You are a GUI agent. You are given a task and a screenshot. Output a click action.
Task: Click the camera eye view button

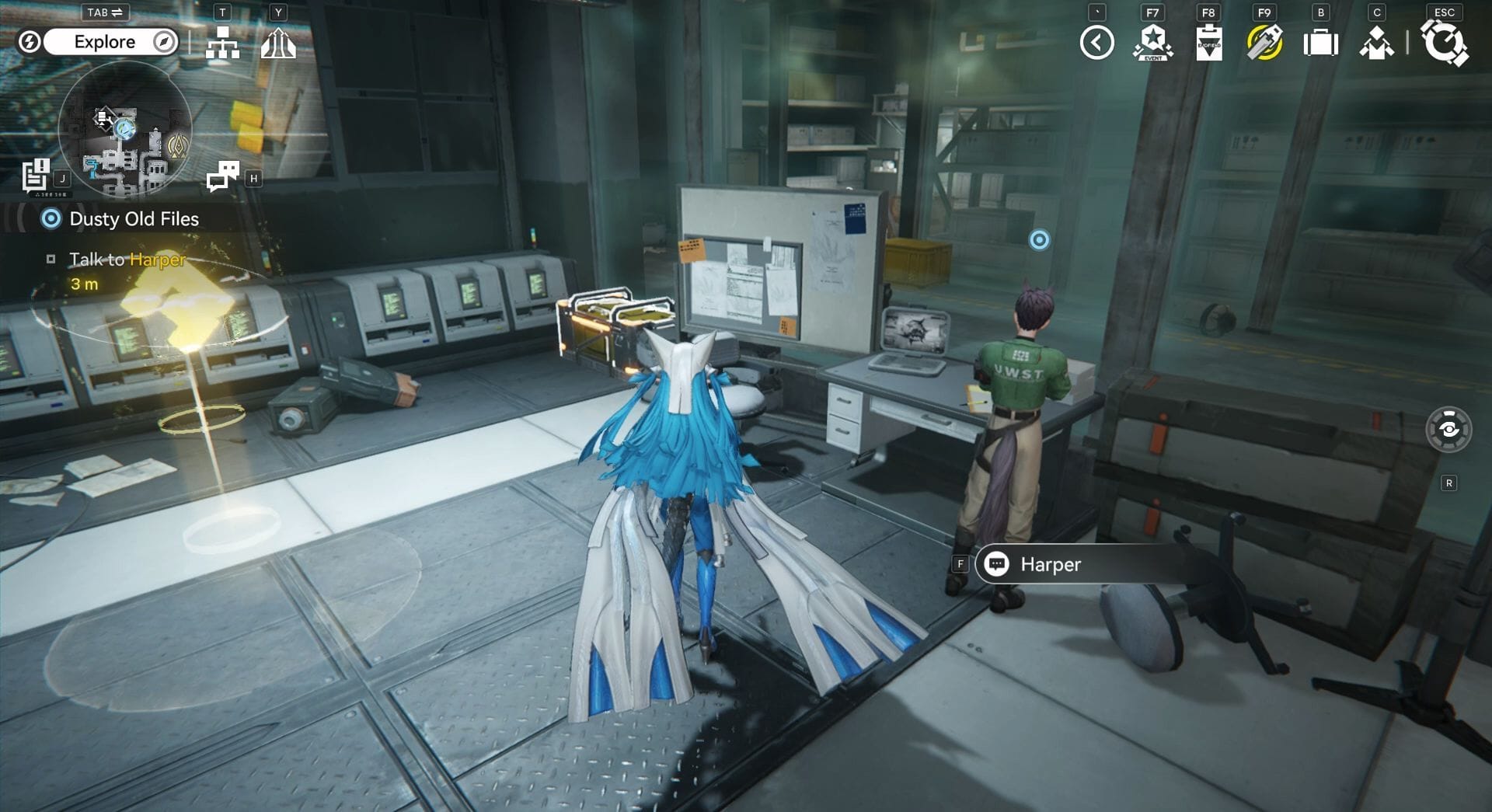(1448, 429)
